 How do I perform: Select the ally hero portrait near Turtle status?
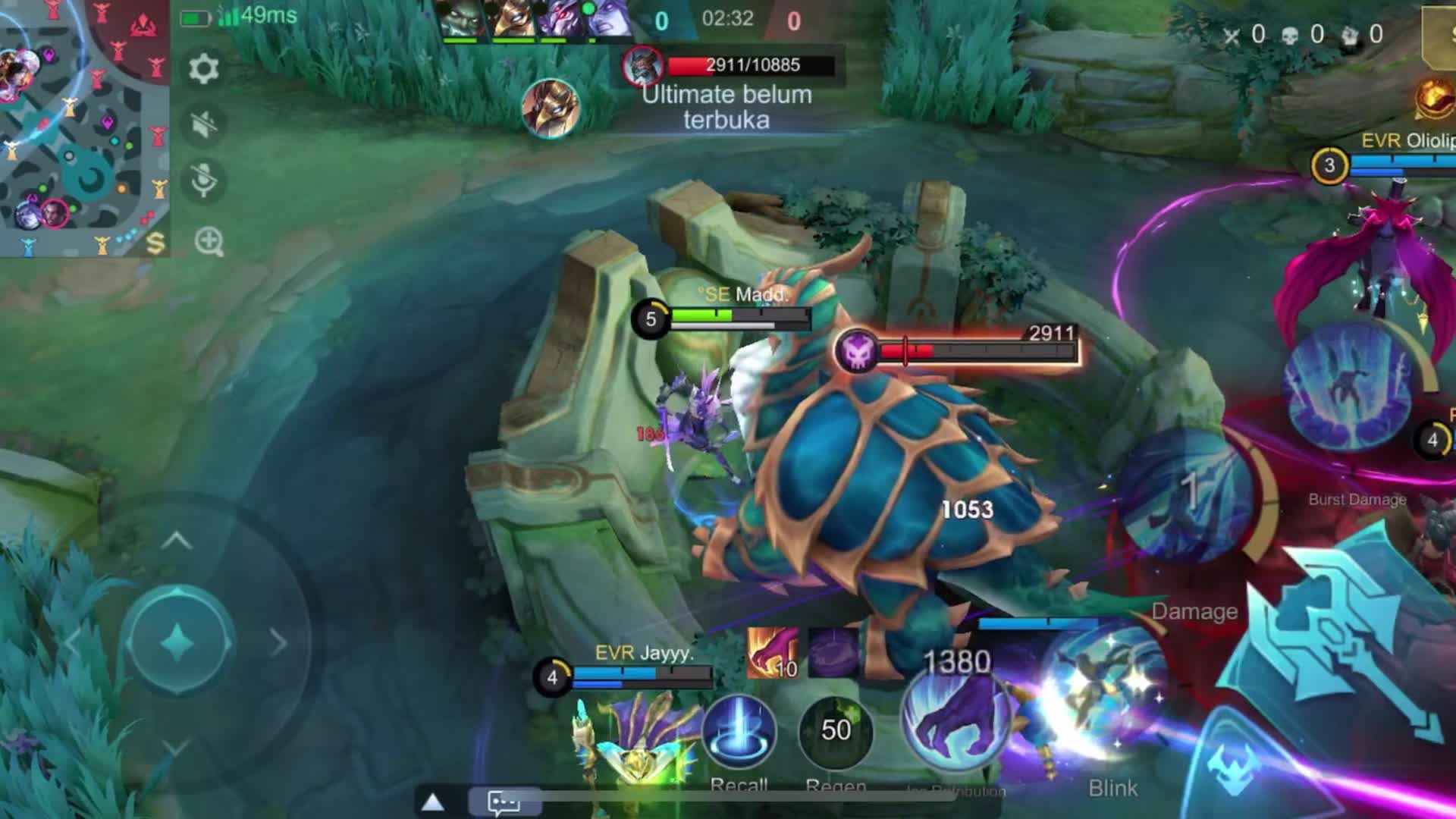pyautogui.click(x=551, y=108)
